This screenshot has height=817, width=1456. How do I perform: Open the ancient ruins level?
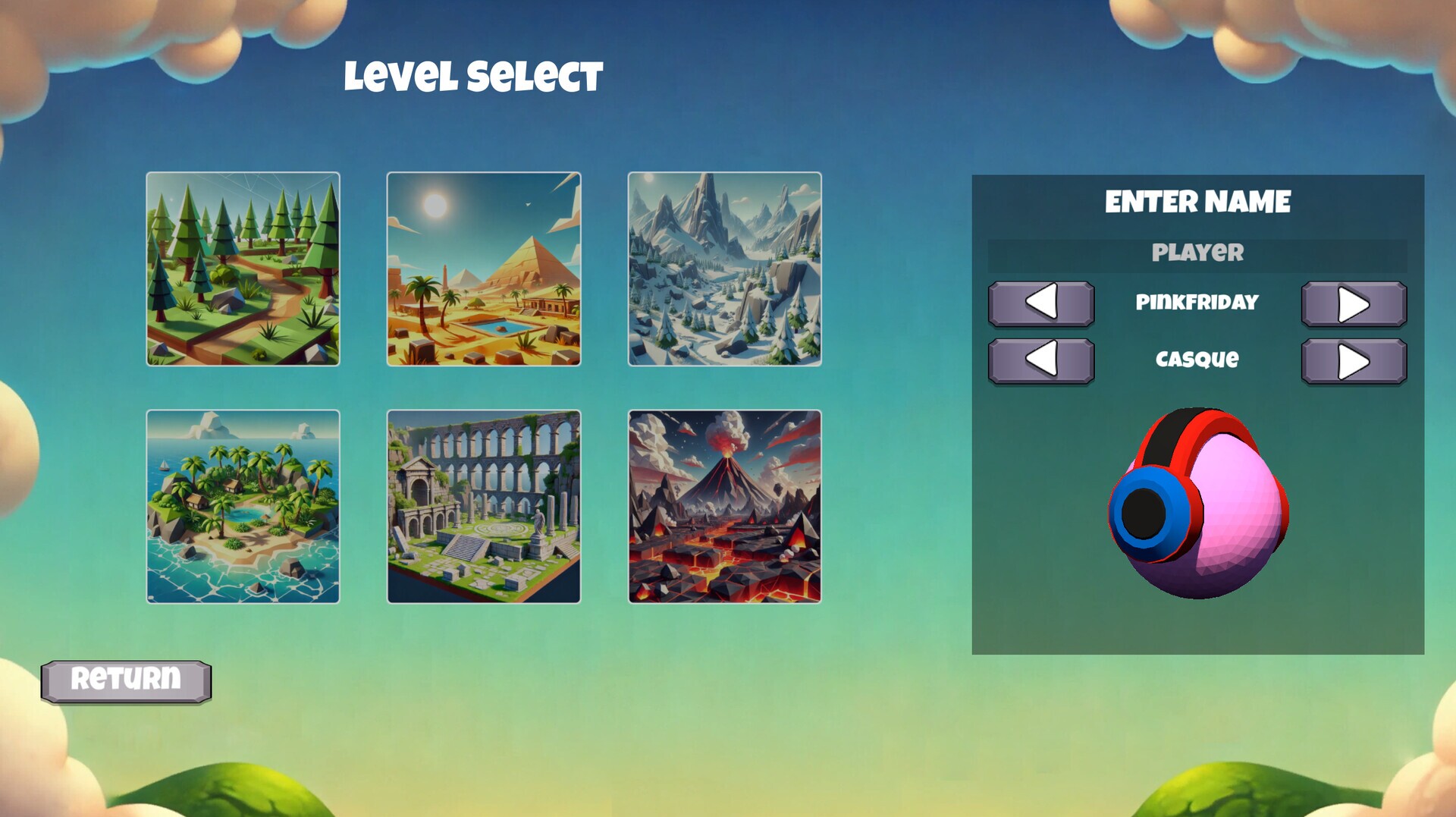click(483, 504)
